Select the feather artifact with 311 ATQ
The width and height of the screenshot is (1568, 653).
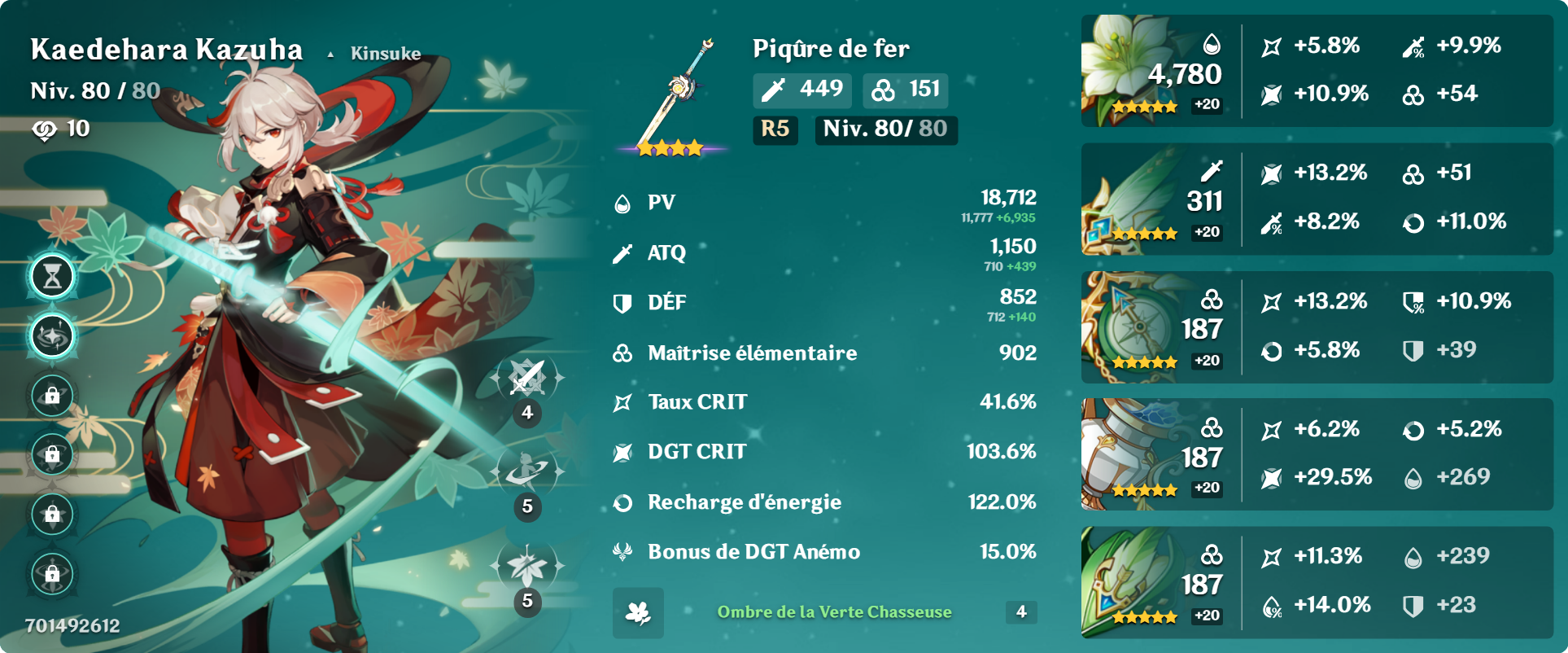pyautogui.click(x=1129, y=200)
